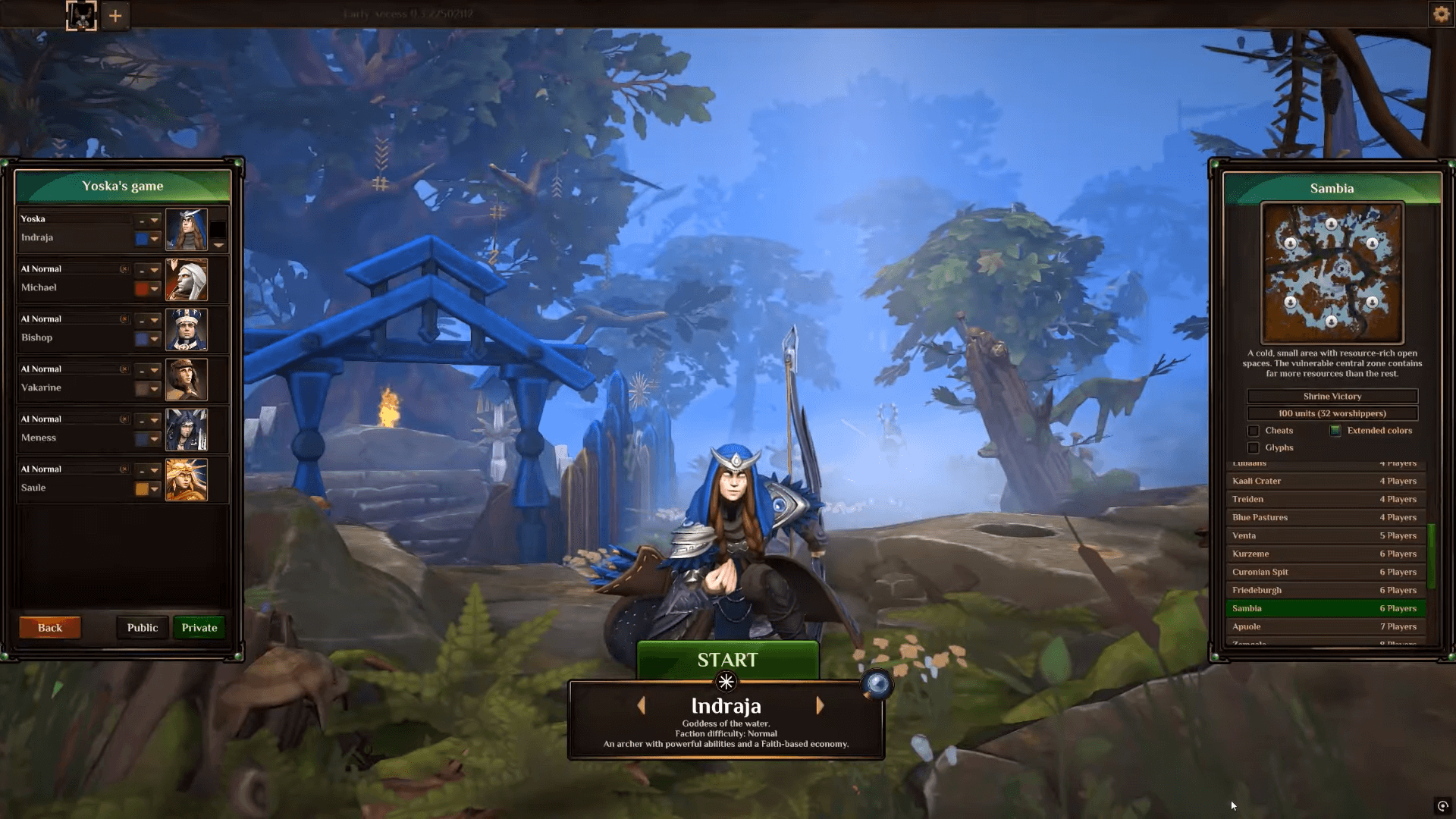Change the Shrine Victory condition
1456x819 pixels.
1332,397
